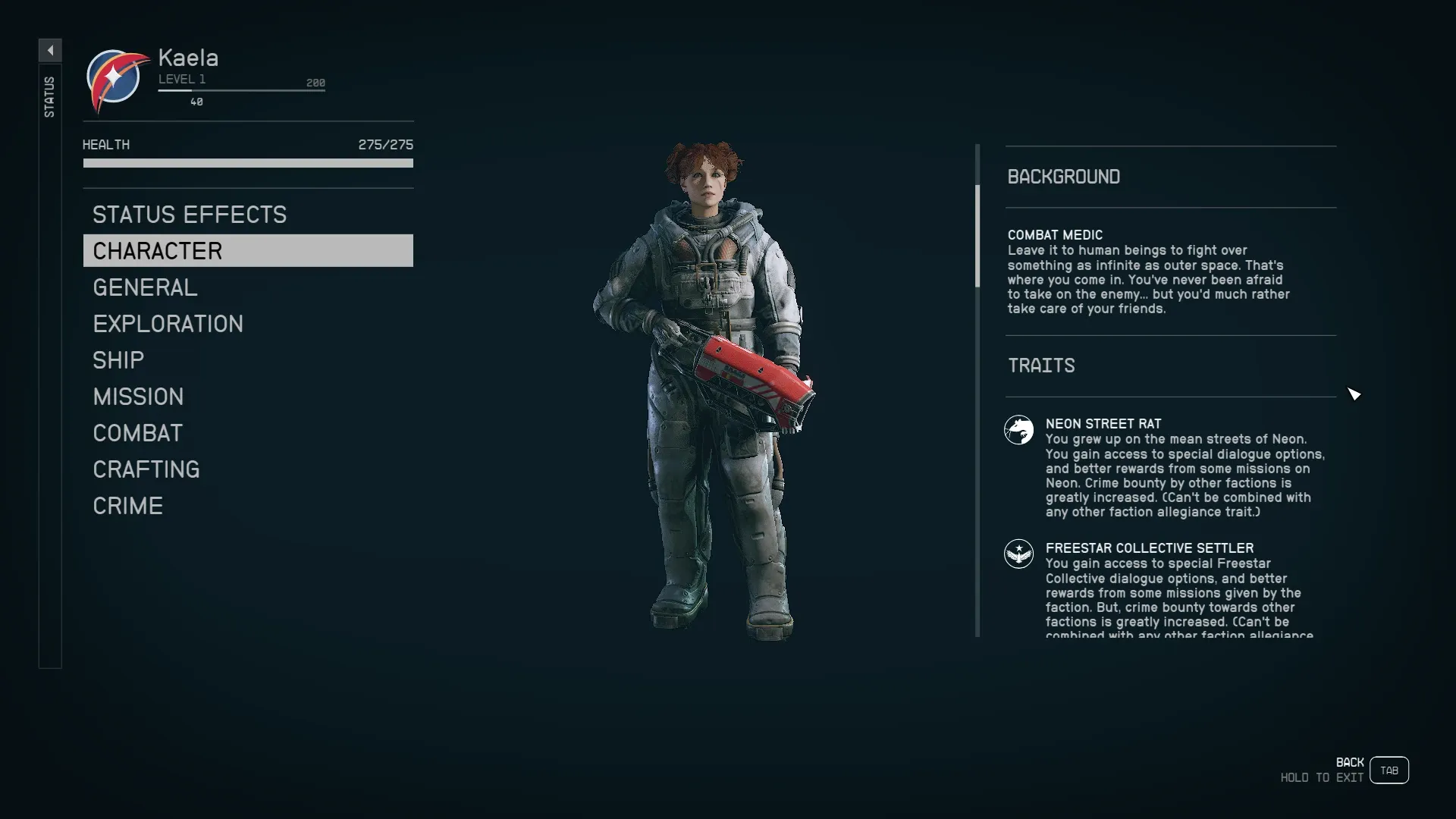
Task: Select the Freestar Collective Settler trait
Action: (x=1149, y=548)
